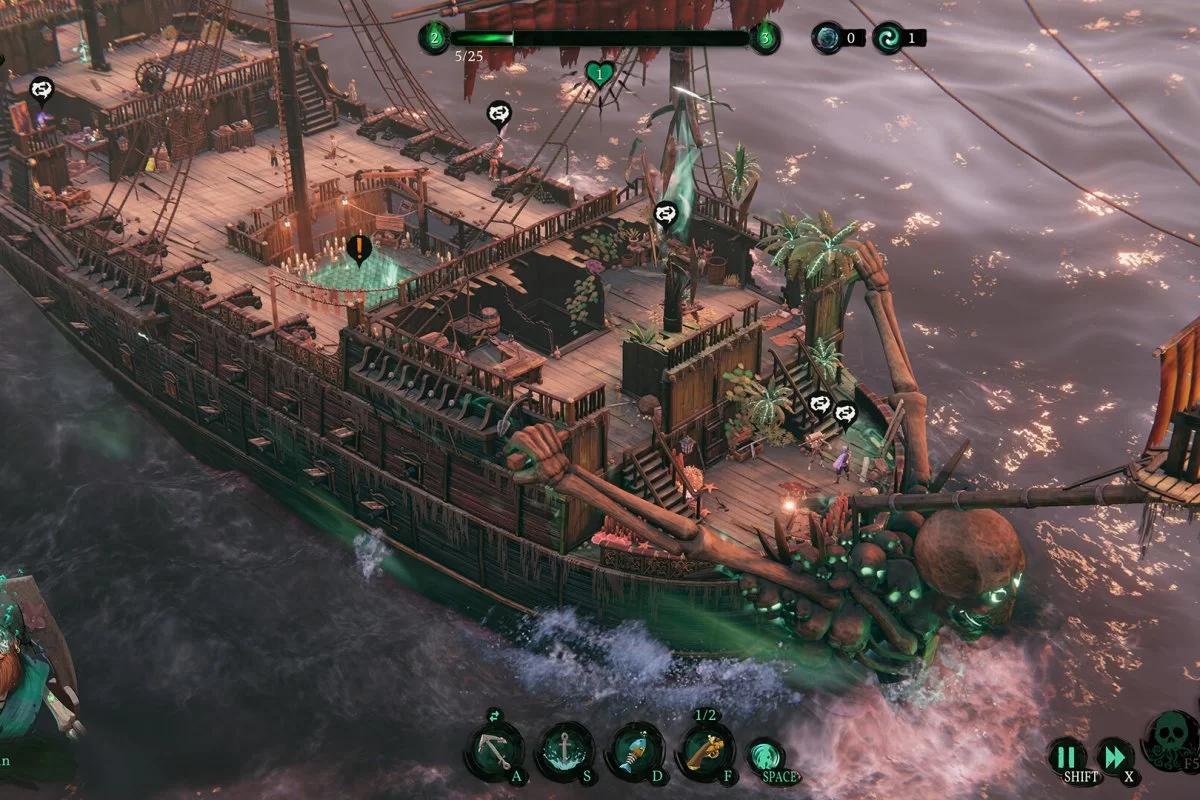Use the splashing anchor skill
The height and width of the screenshot is (800, 1200).
567,750
